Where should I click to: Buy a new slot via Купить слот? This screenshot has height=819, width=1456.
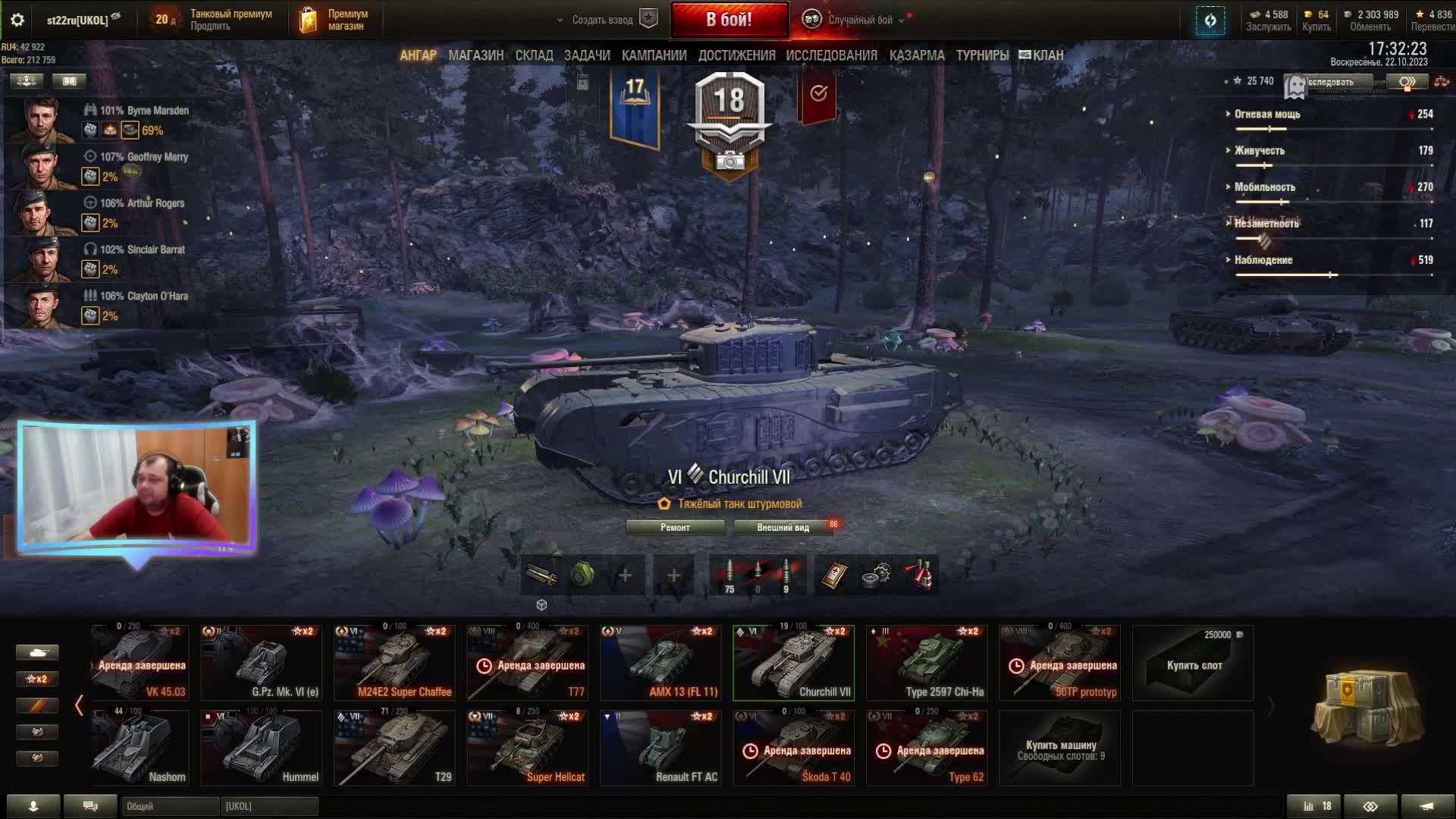click(1193, 664)
